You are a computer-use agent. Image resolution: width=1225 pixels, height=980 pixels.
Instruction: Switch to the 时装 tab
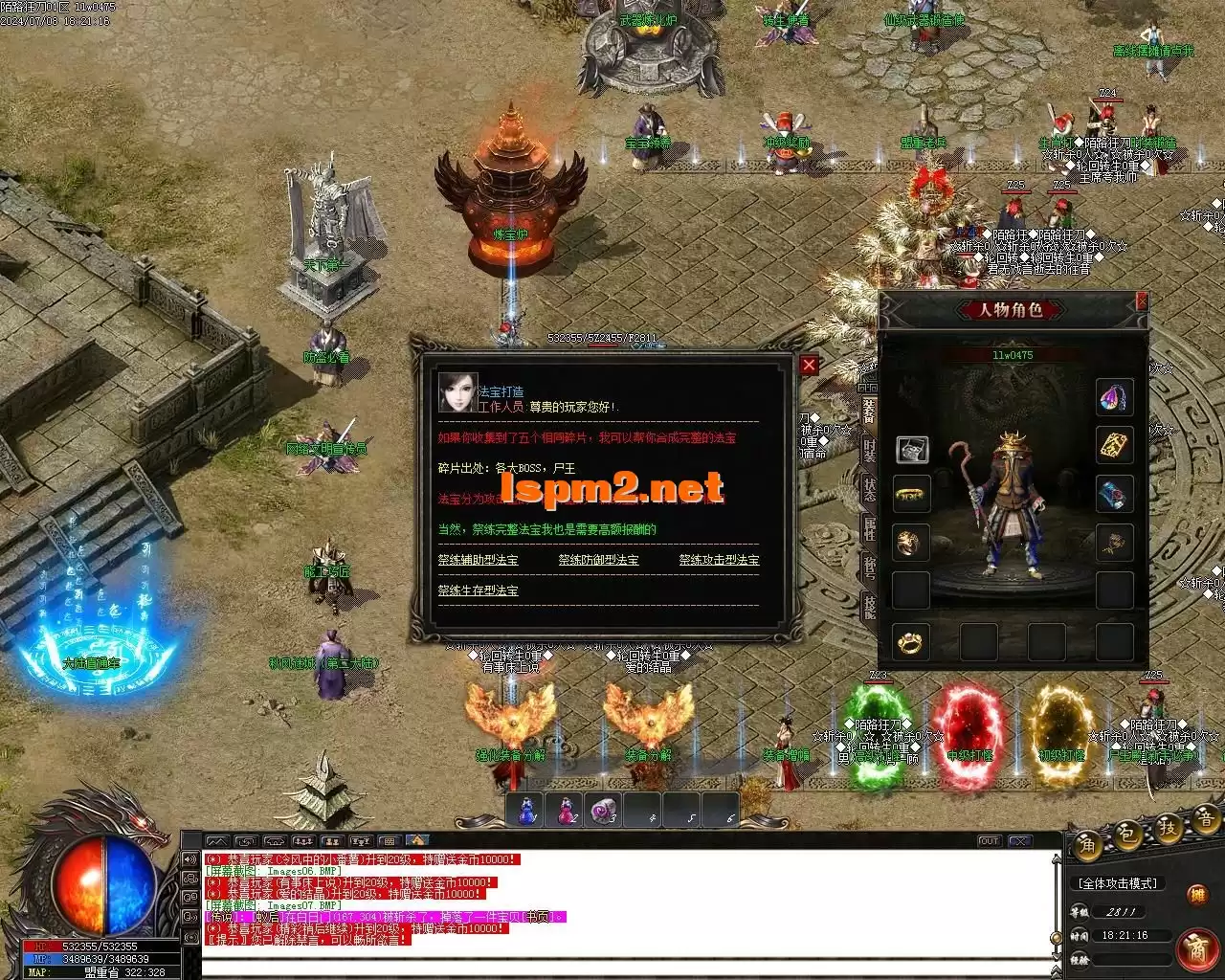click(x=869, y=450)
